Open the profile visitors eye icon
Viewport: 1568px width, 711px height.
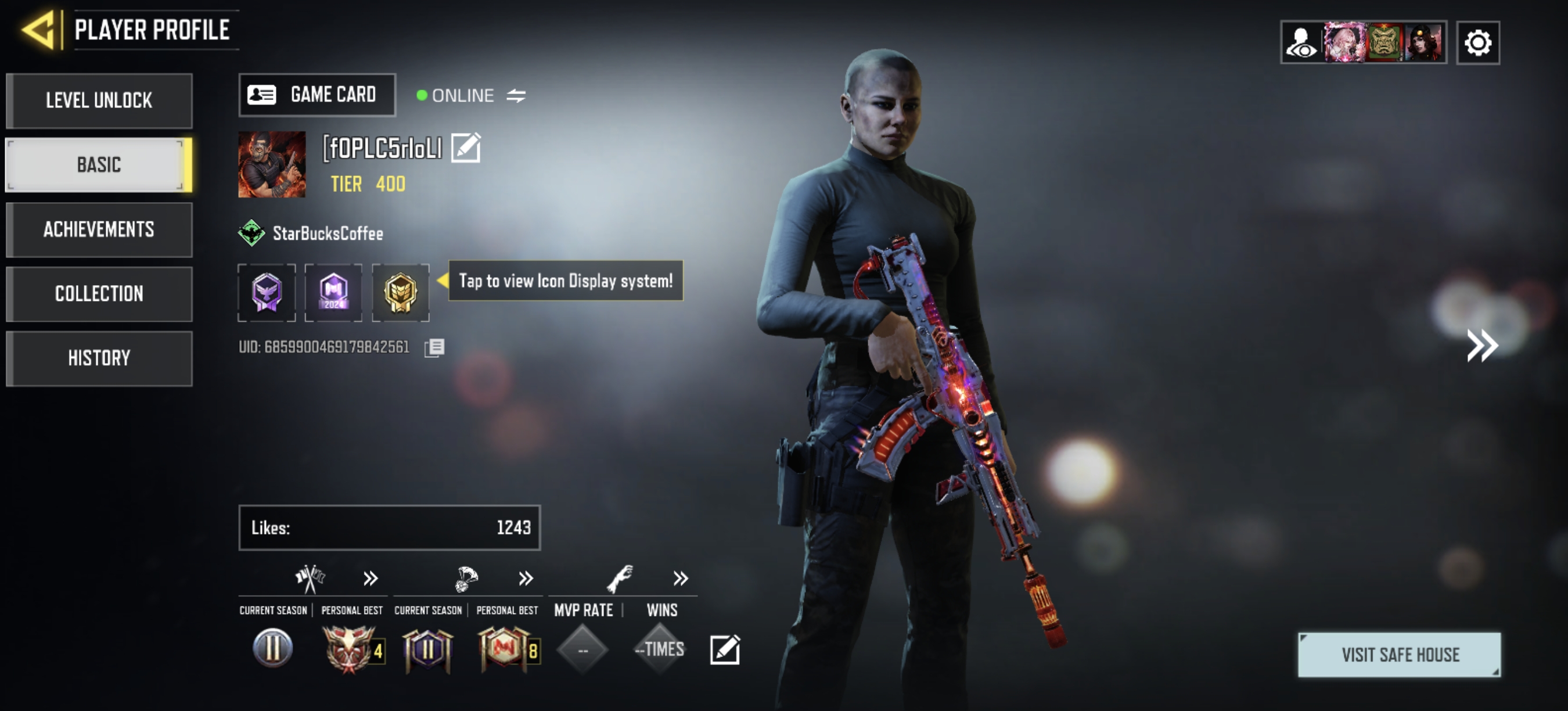tap(1301, 42)
